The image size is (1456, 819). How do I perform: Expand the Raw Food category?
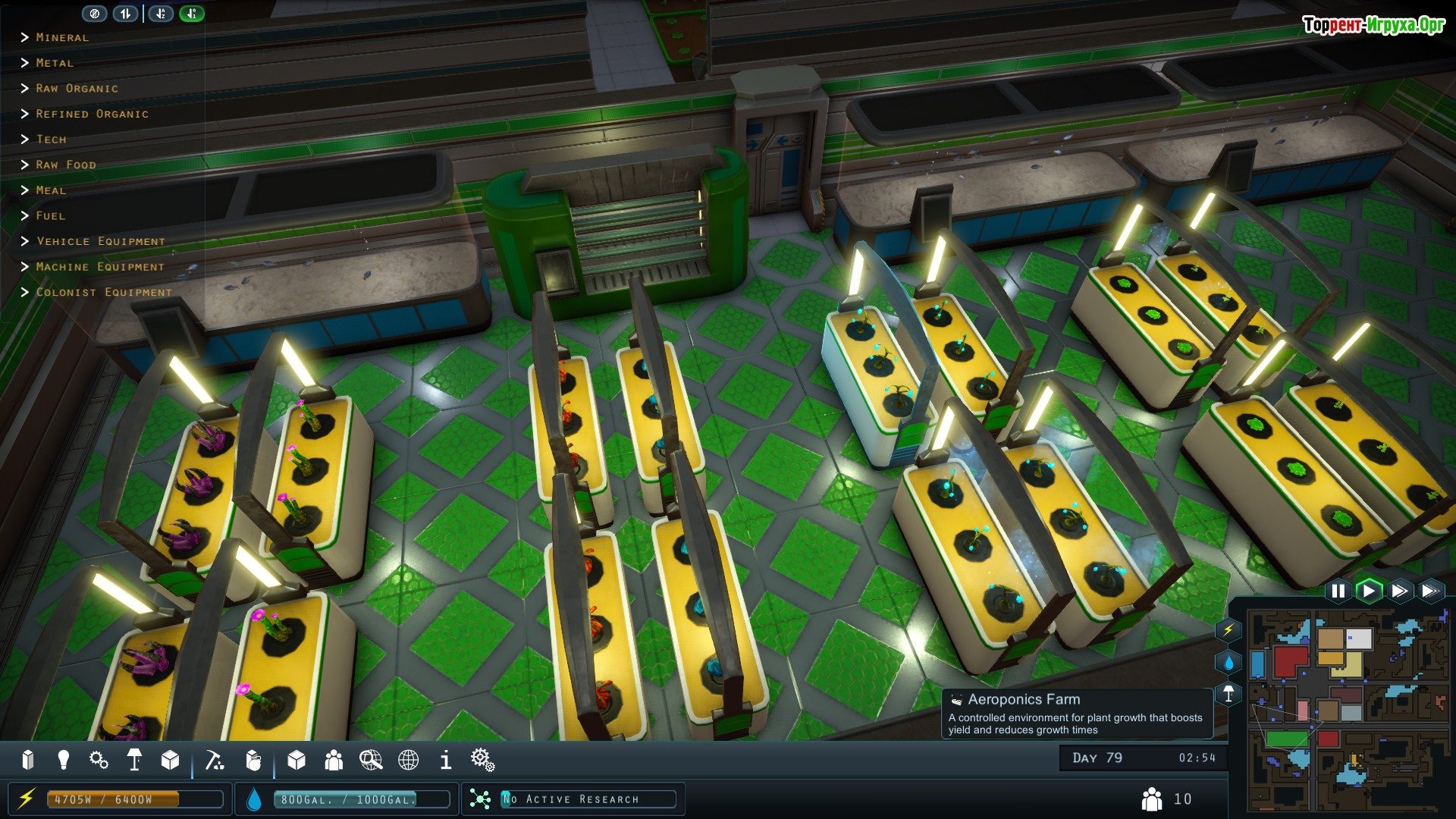65,165
